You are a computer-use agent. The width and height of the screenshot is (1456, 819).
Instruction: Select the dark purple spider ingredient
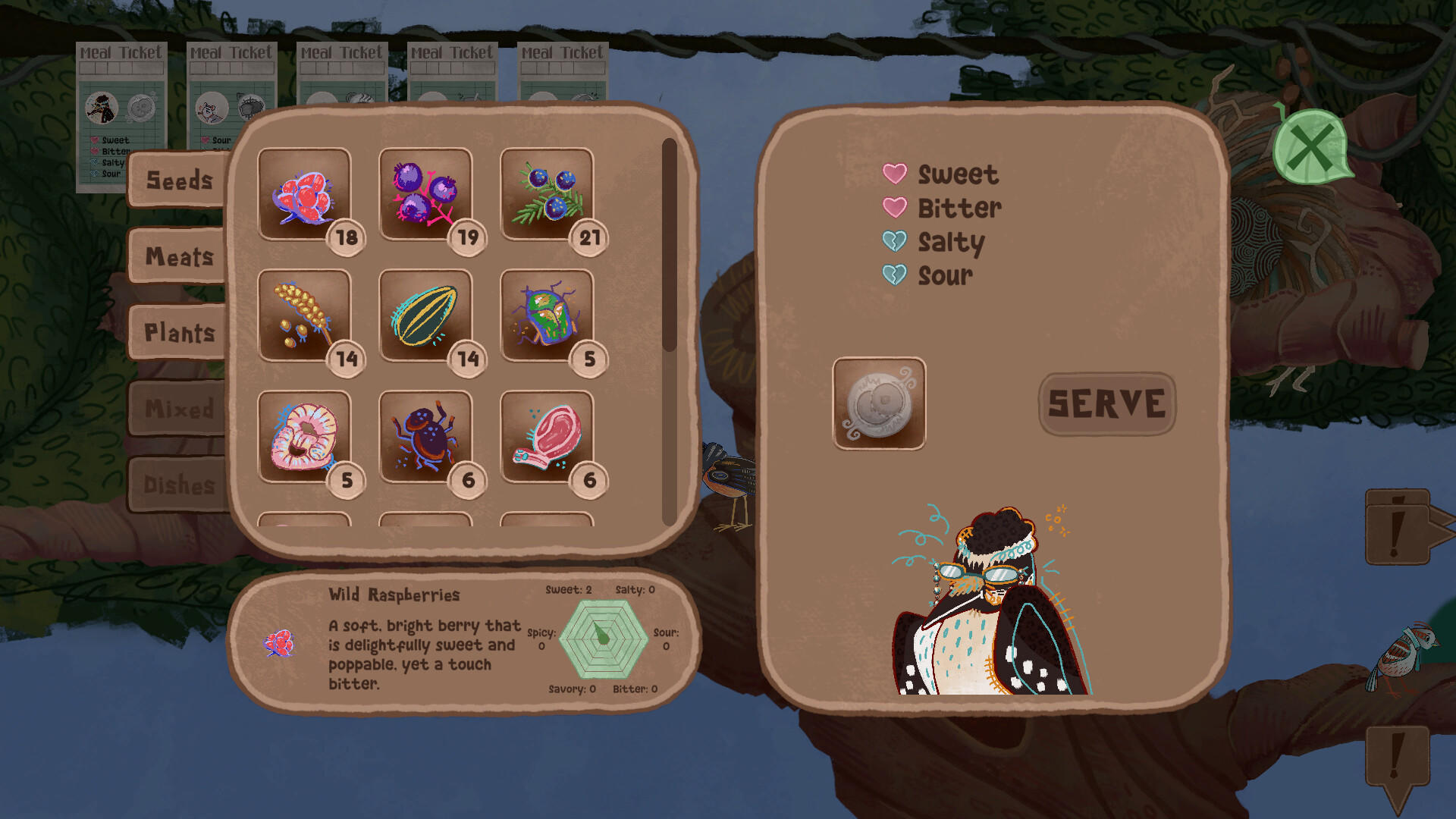(425, 437)
